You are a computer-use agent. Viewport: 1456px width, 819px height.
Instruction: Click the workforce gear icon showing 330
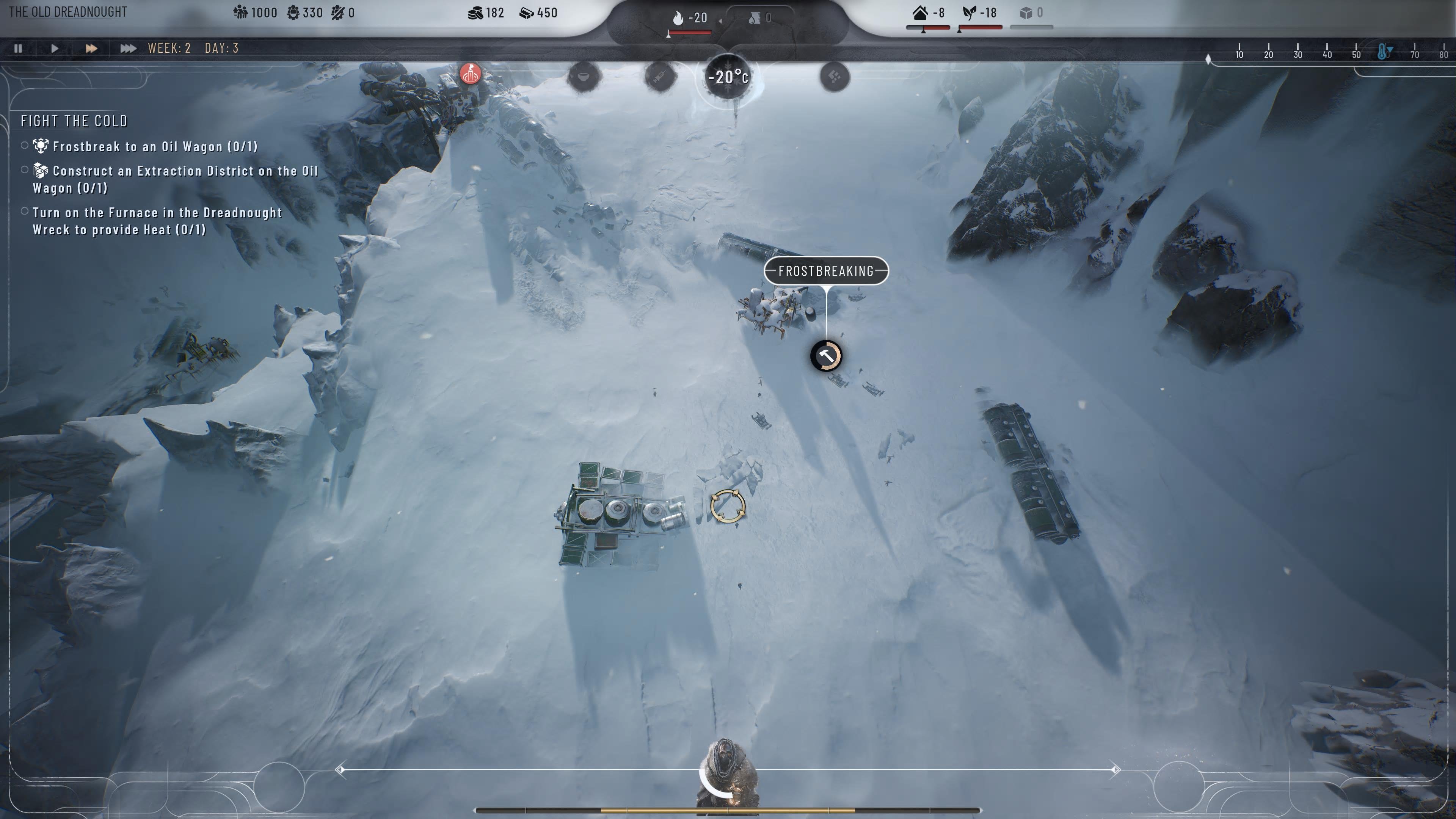tap(294, 13)
